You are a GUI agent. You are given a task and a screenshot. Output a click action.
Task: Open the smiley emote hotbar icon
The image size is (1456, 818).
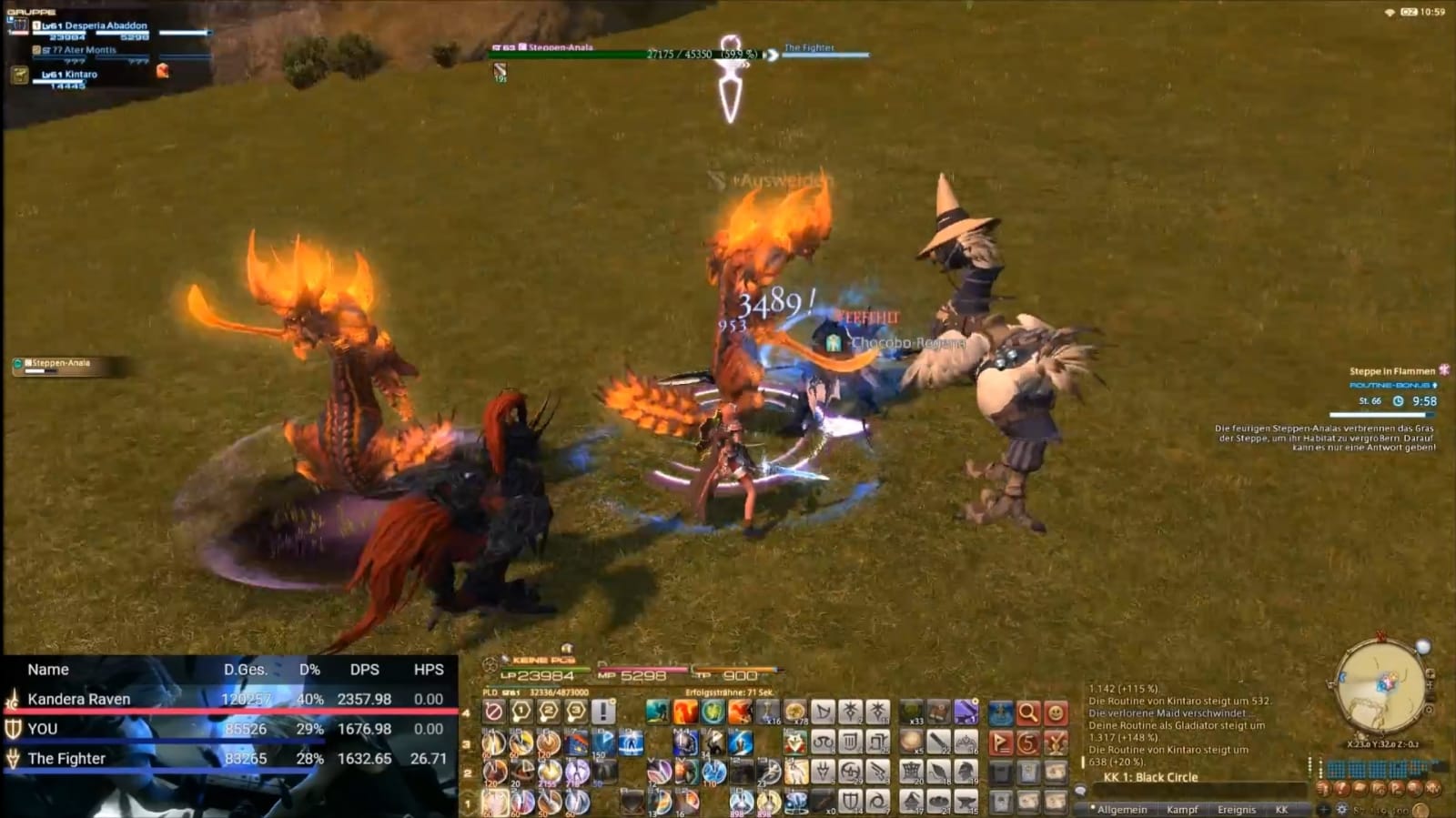pyautogui.click(x=1056, y=713)
